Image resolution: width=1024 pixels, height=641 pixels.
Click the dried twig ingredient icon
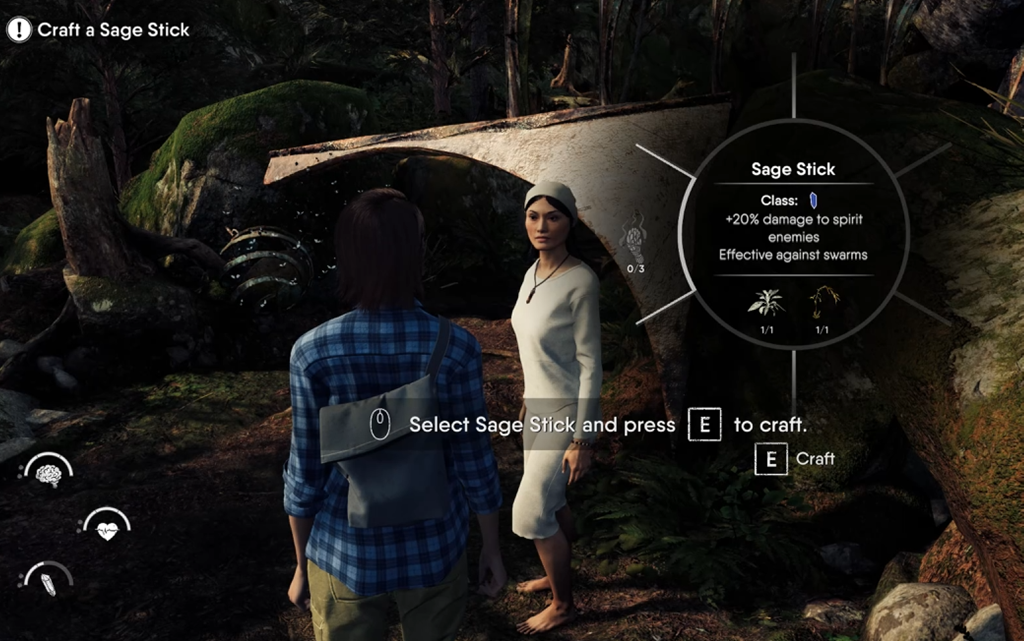[822, 303]
